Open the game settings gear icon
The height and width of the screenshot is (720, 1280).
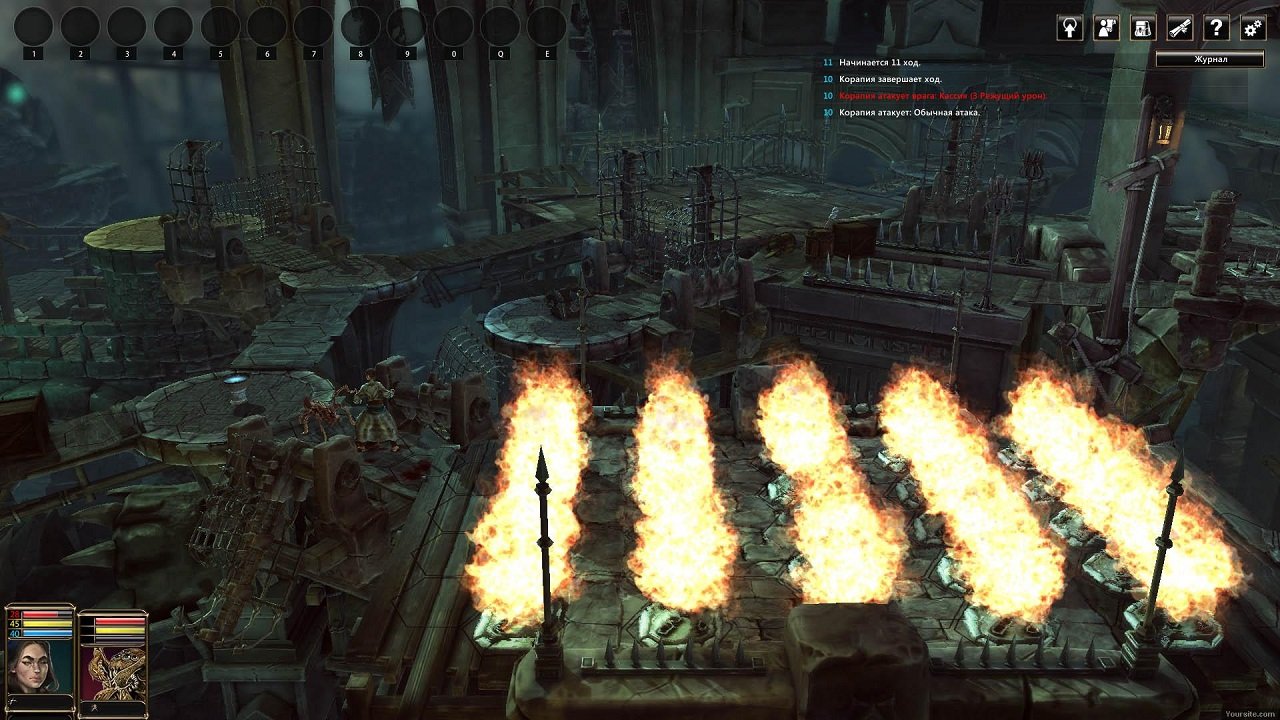pos(1254,27)
